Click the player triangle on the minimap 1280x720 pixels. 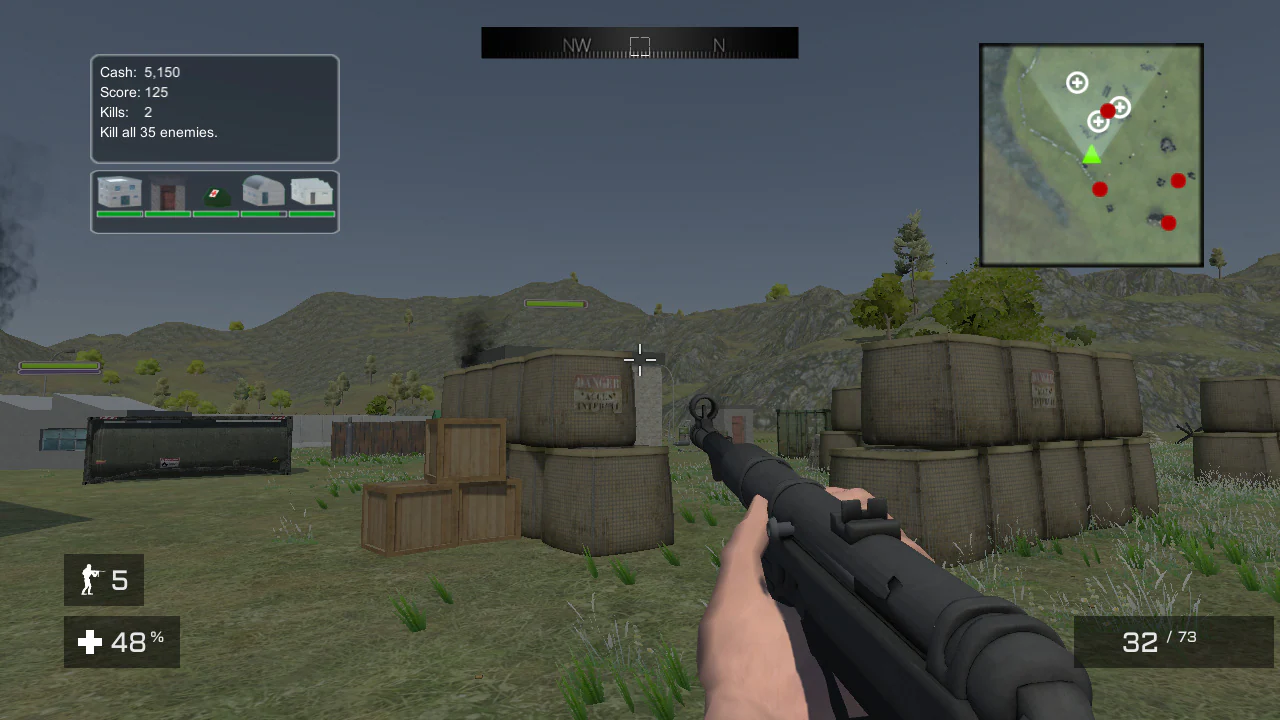point(1091,155)
